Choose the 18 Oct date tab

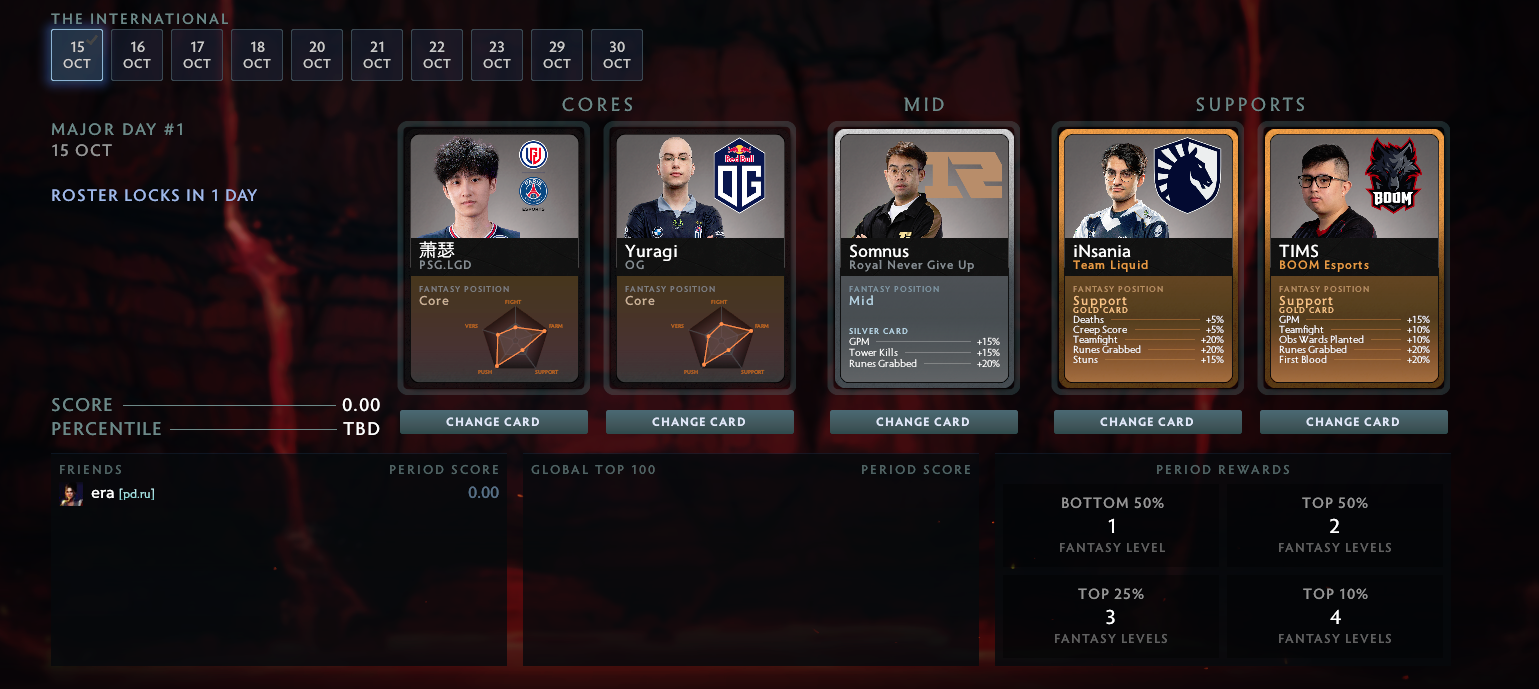point(257,55)
